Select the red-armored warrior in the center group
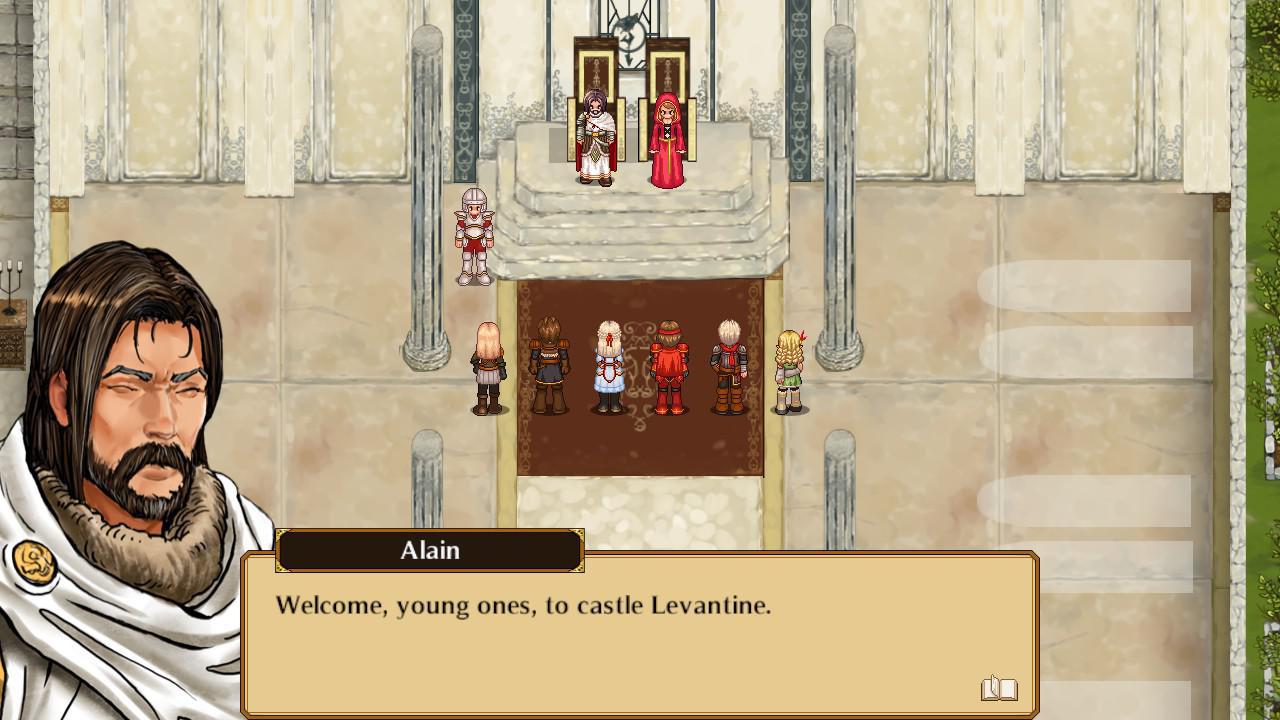This screenshot has height=720, width=1280. [668, 368]
